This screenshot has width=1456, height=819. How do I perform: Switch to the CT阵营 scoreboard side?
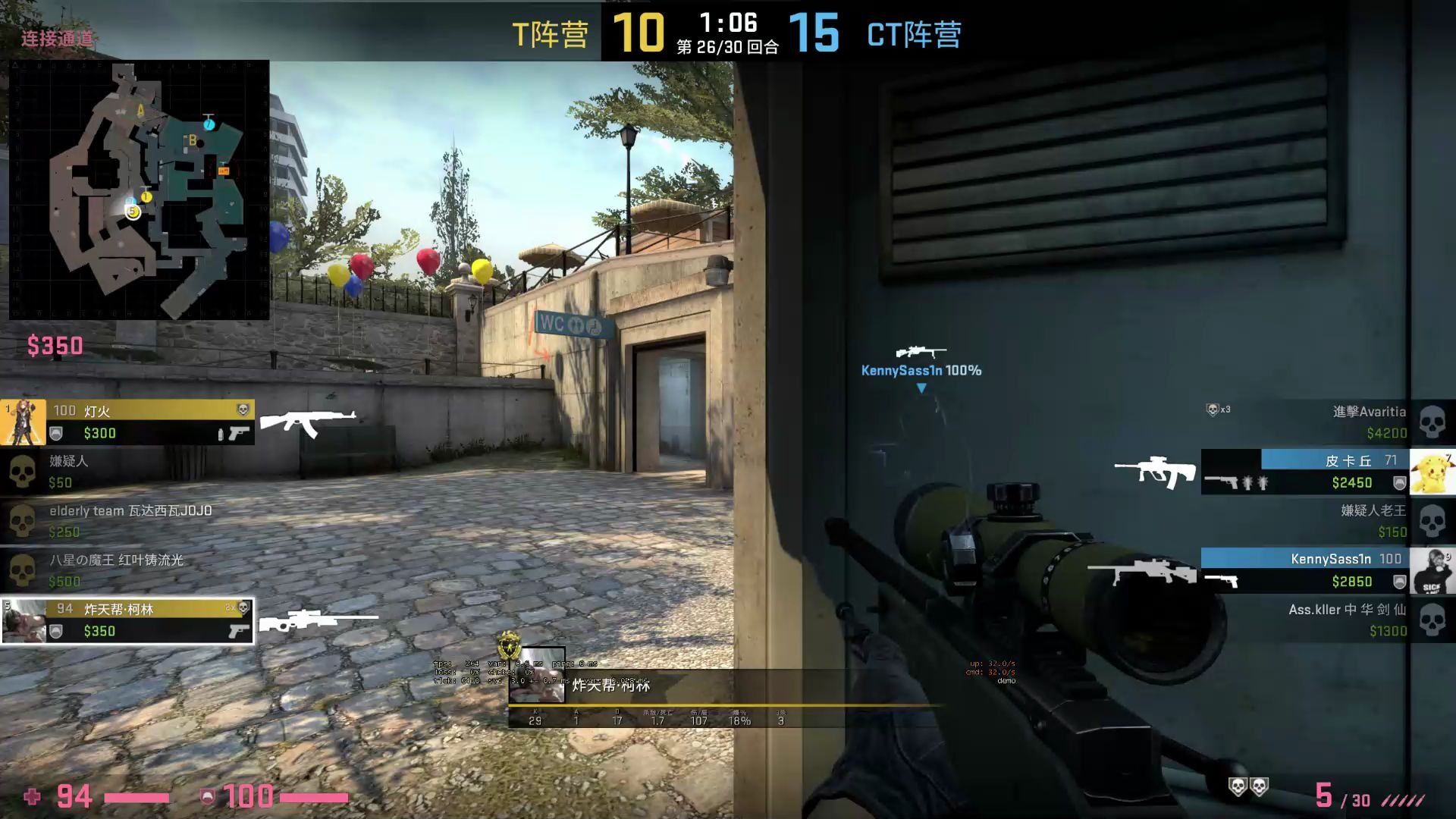[x=914, y=34]
